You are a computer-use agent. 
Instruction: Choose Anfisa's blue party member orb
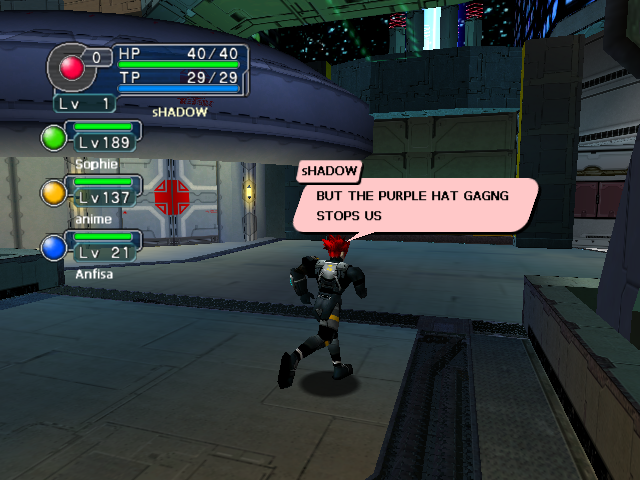(52, 246)
